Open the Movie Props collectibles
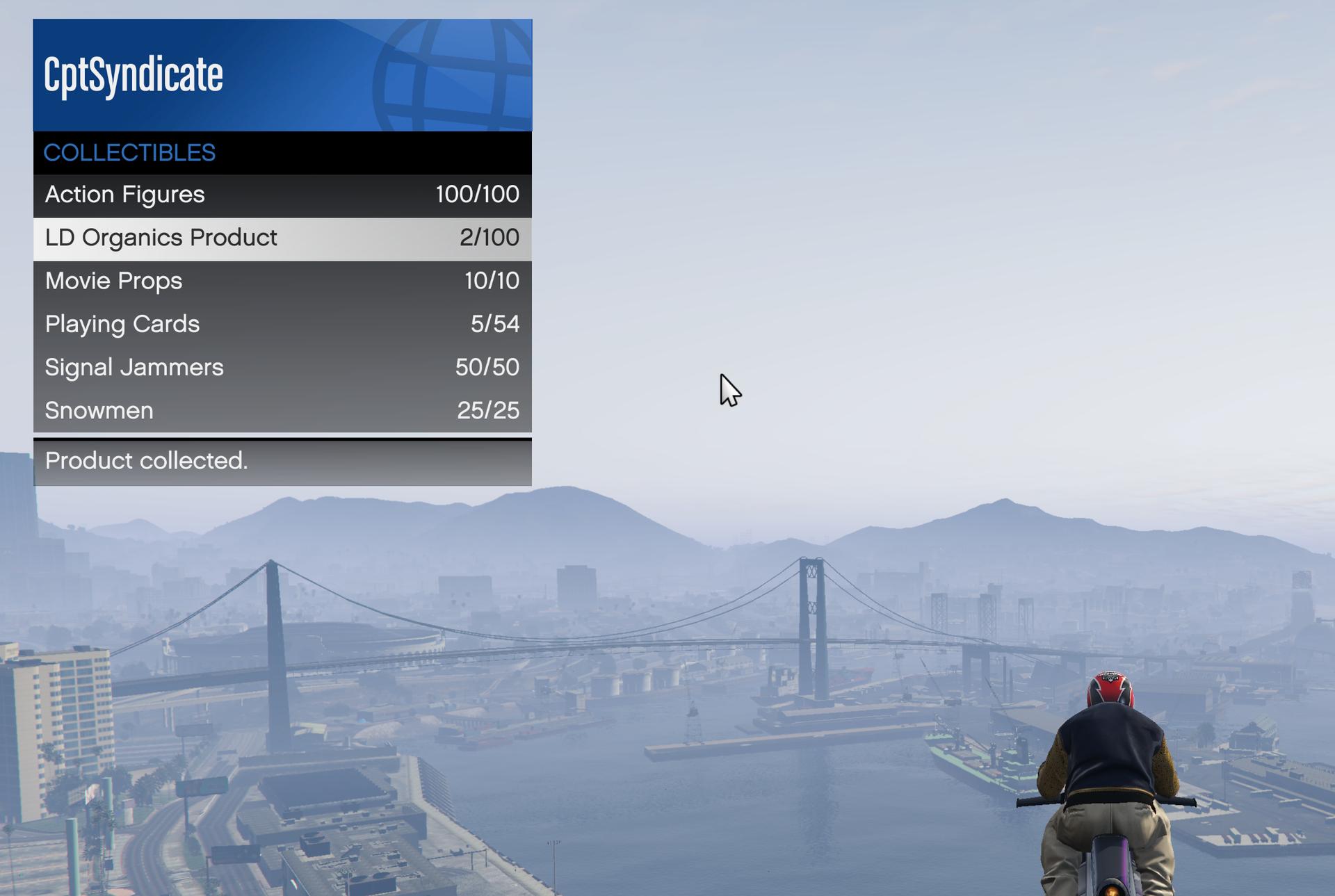 282,282
